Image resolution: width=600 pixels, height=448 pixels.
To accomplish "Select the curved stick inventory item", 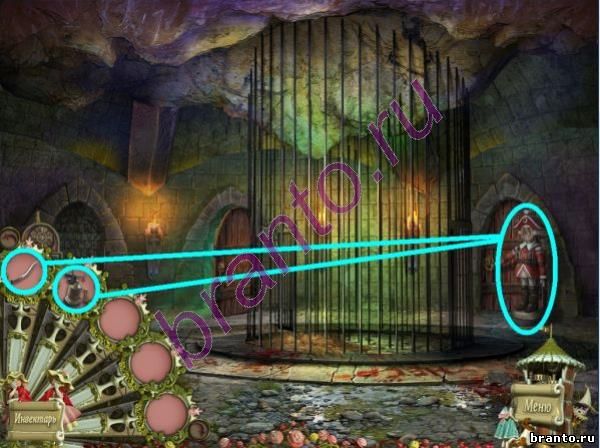I will pos(23,270).
